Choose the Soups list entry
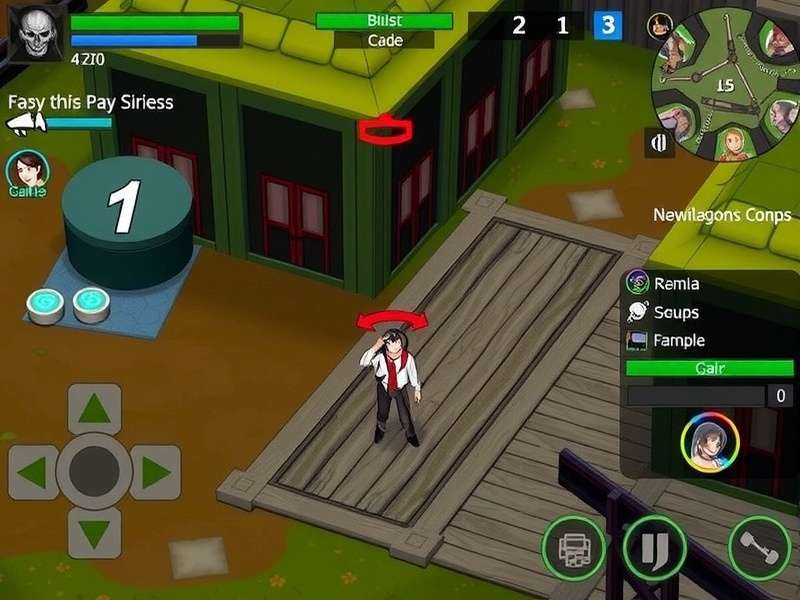The image size is (800, 600). click(x=676, y=312)
